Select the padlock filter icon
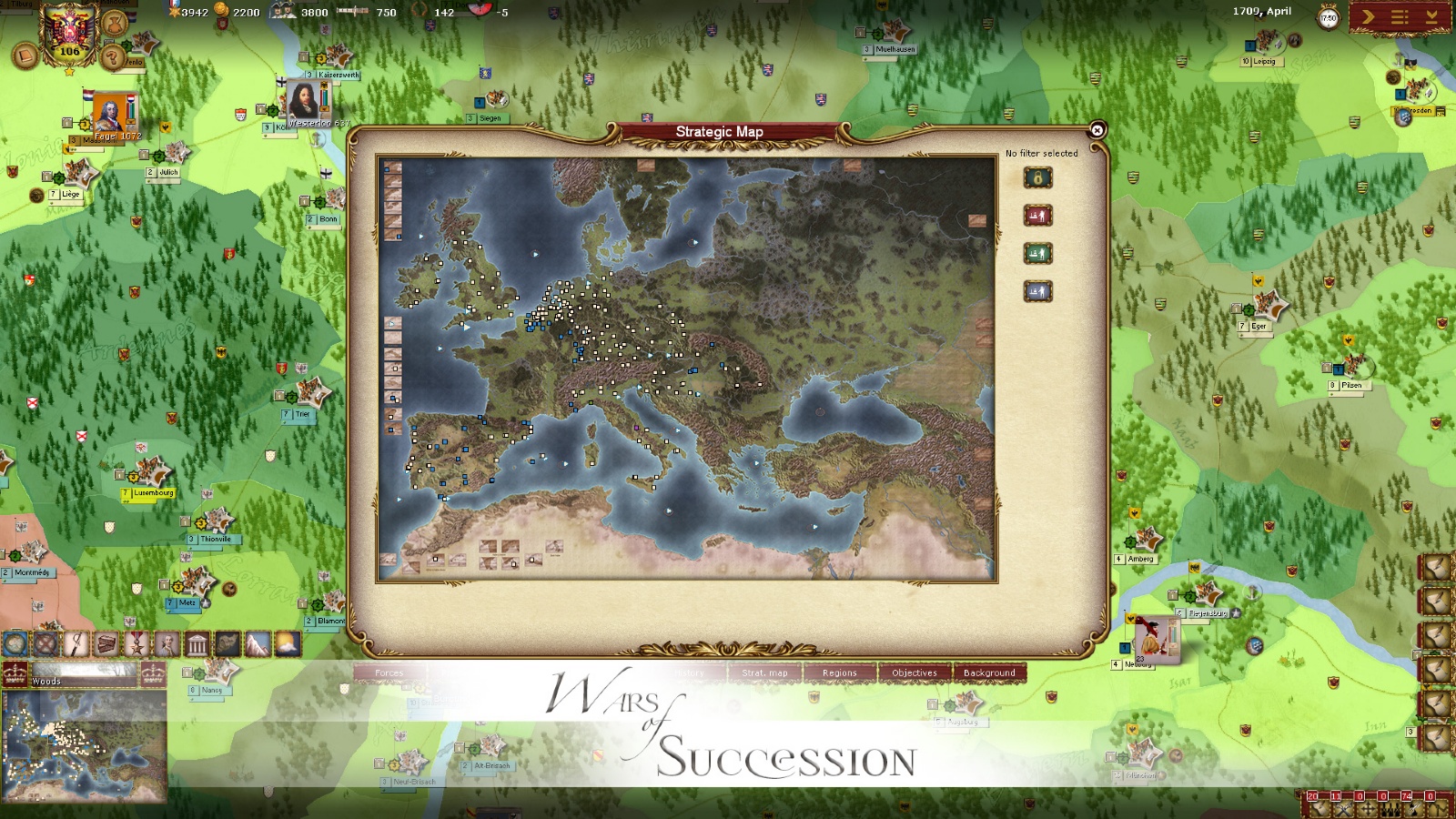The width and height of the screenshot is (1456, 819). (x=1037, y=177)
